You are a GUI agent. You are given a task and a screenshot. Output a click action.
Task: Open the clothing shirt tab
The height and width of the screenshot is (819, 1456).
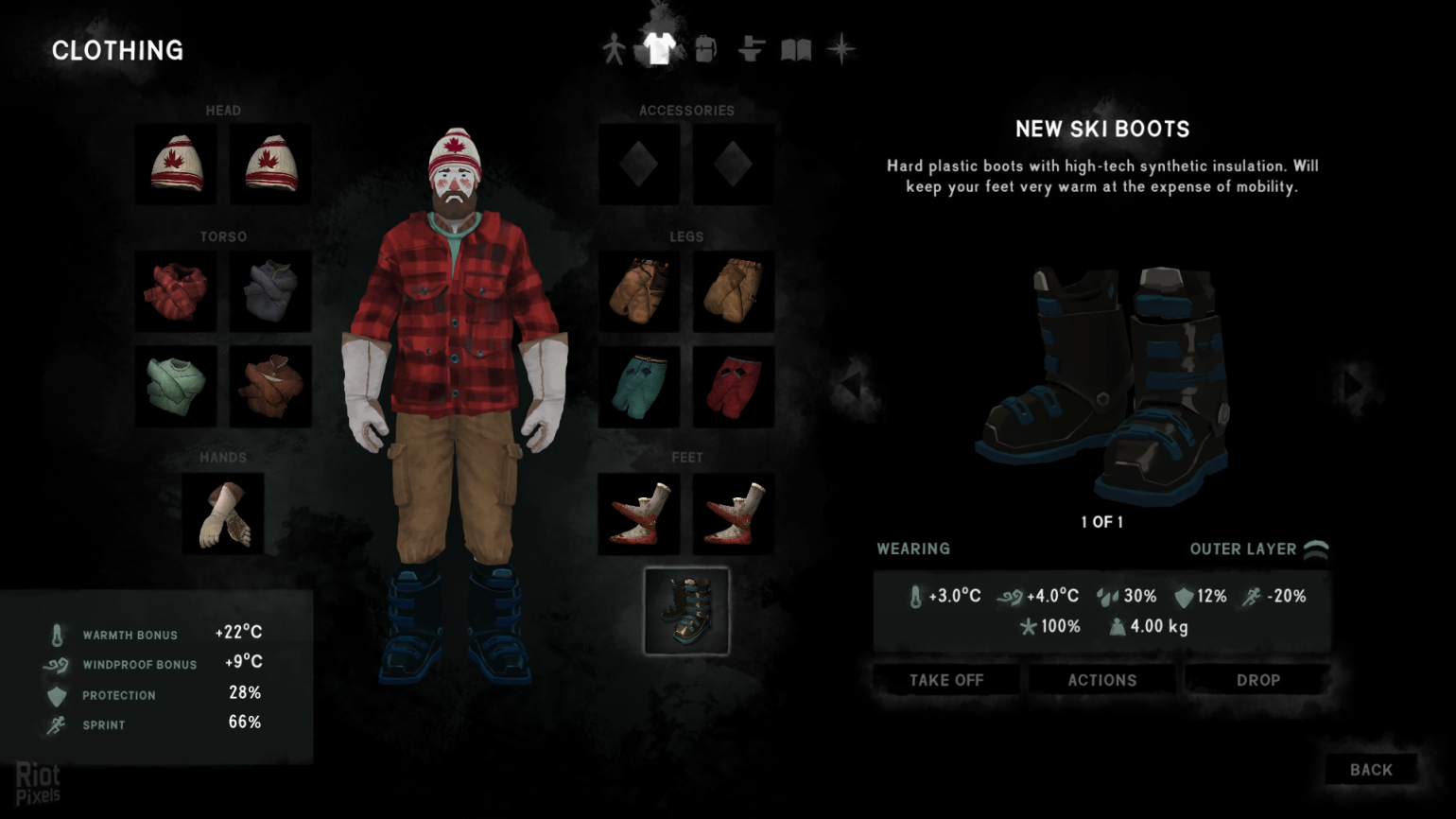[659, 47]
